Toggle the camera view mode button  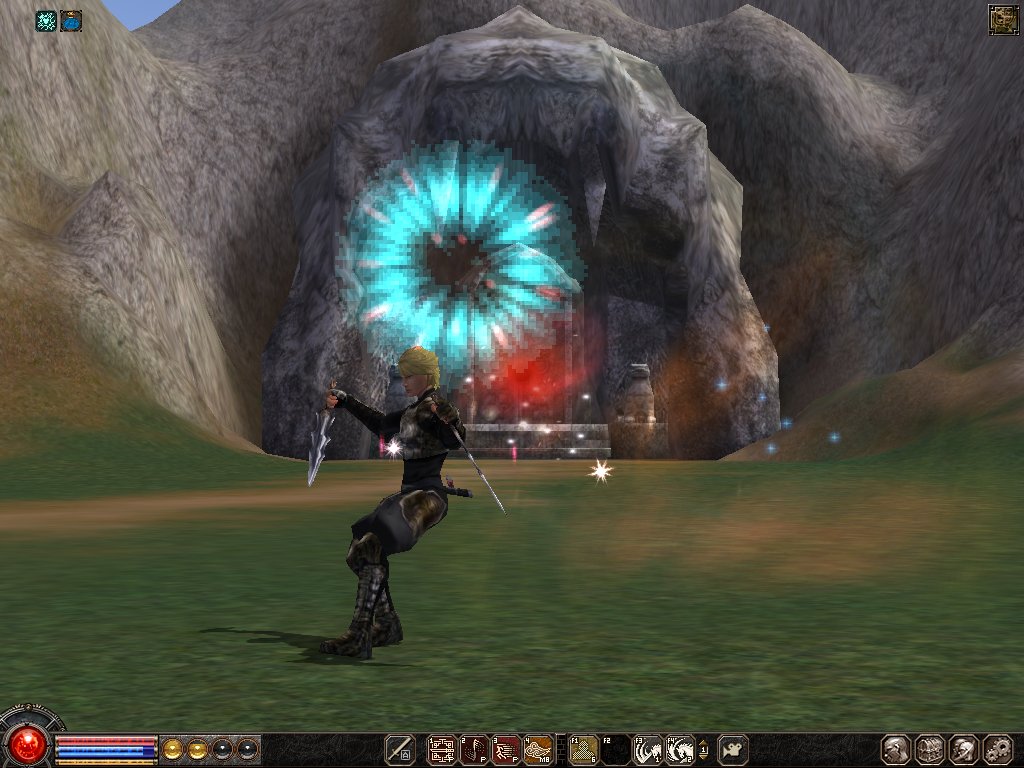pyautogui.click(x=733, y=749)
